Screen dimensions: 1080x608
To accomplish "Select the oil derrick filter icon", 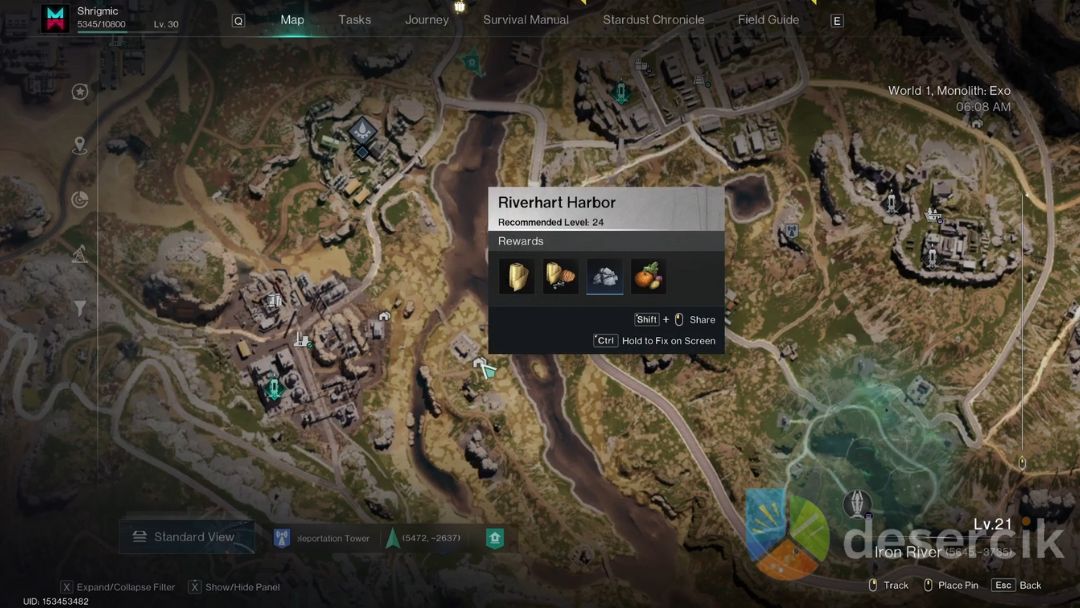I will tap(80, 255).
